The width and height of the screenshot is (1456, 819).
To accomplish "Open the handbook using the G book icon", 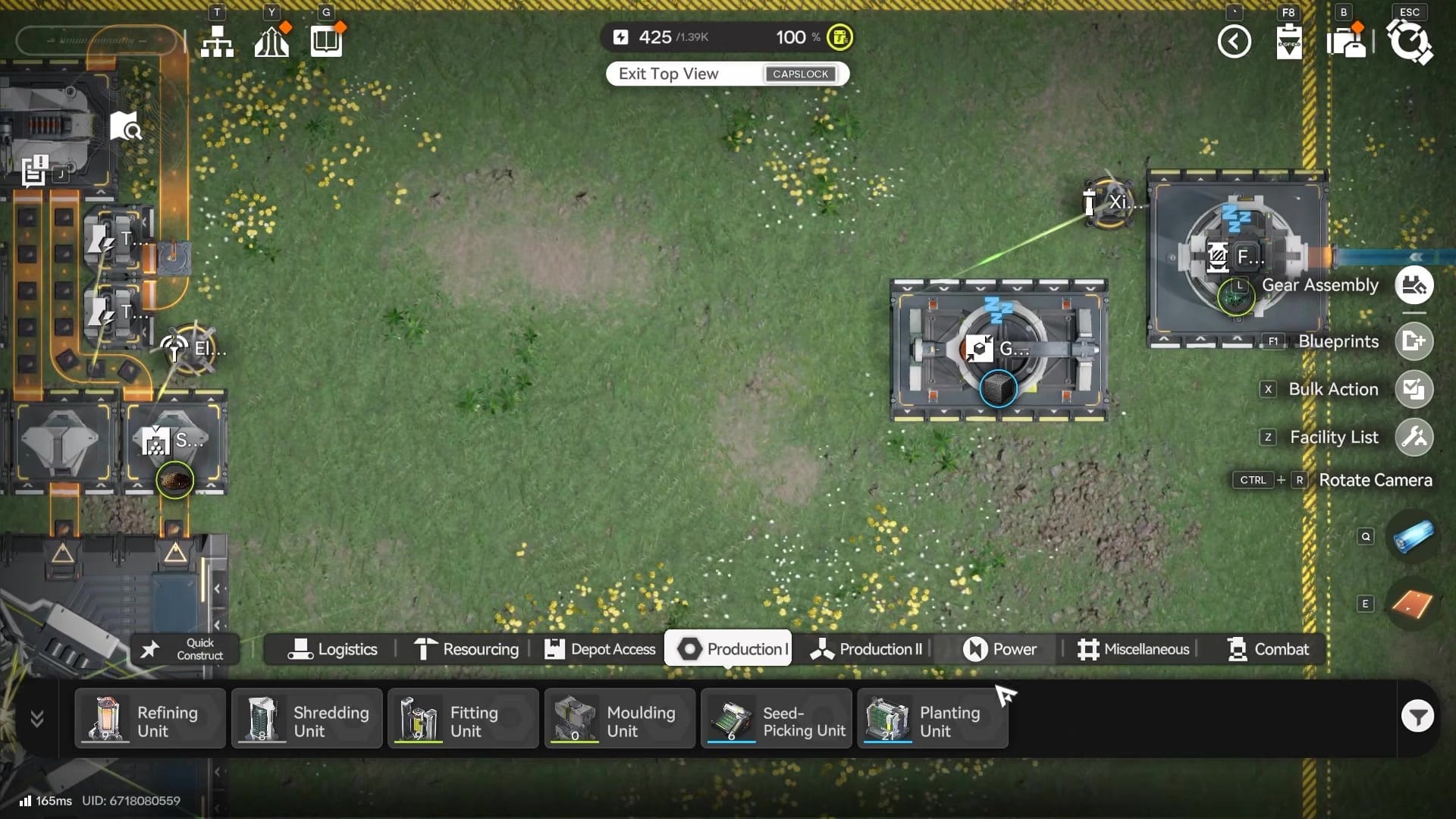I will pyautogui.click(x=325, y=41).
